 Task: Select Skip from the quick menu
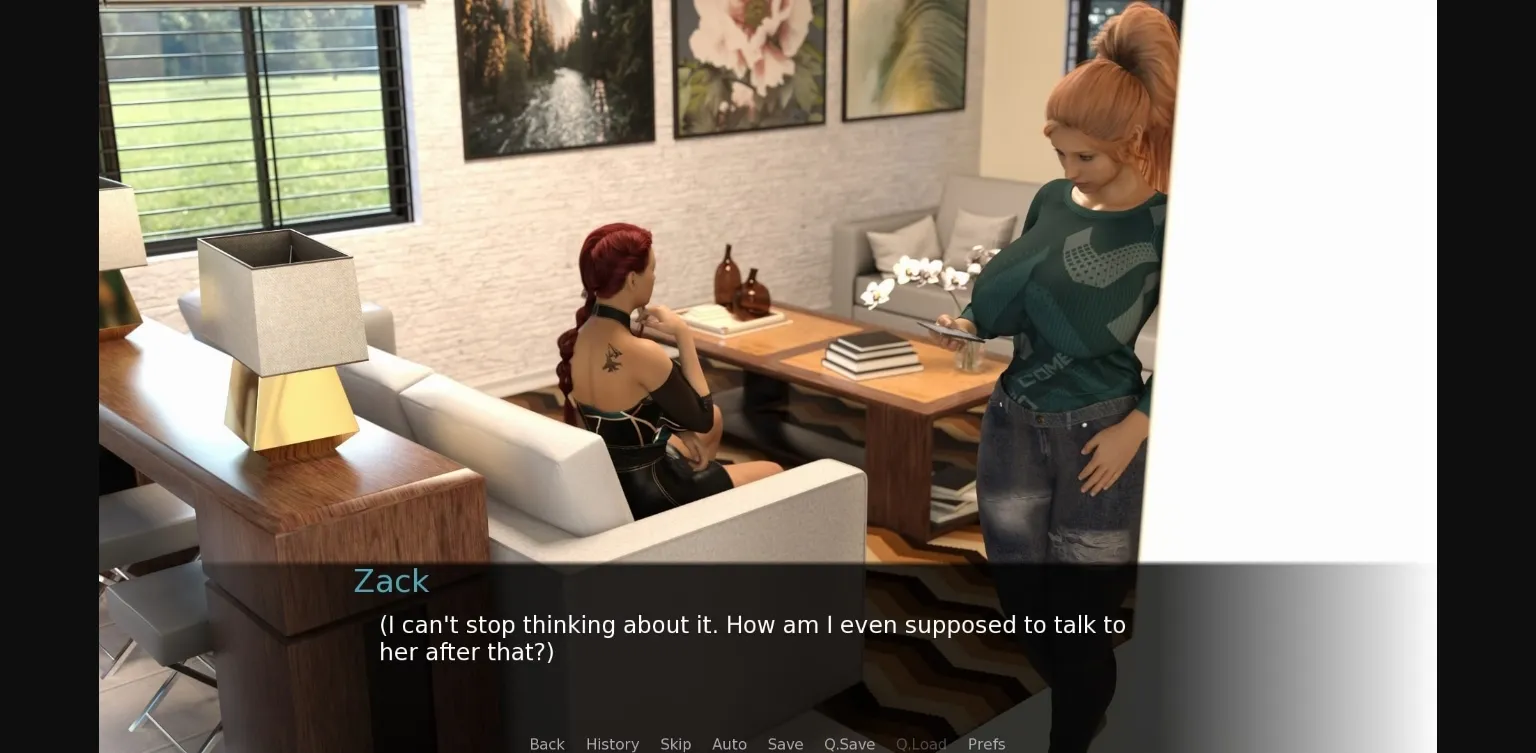point(675,744)
